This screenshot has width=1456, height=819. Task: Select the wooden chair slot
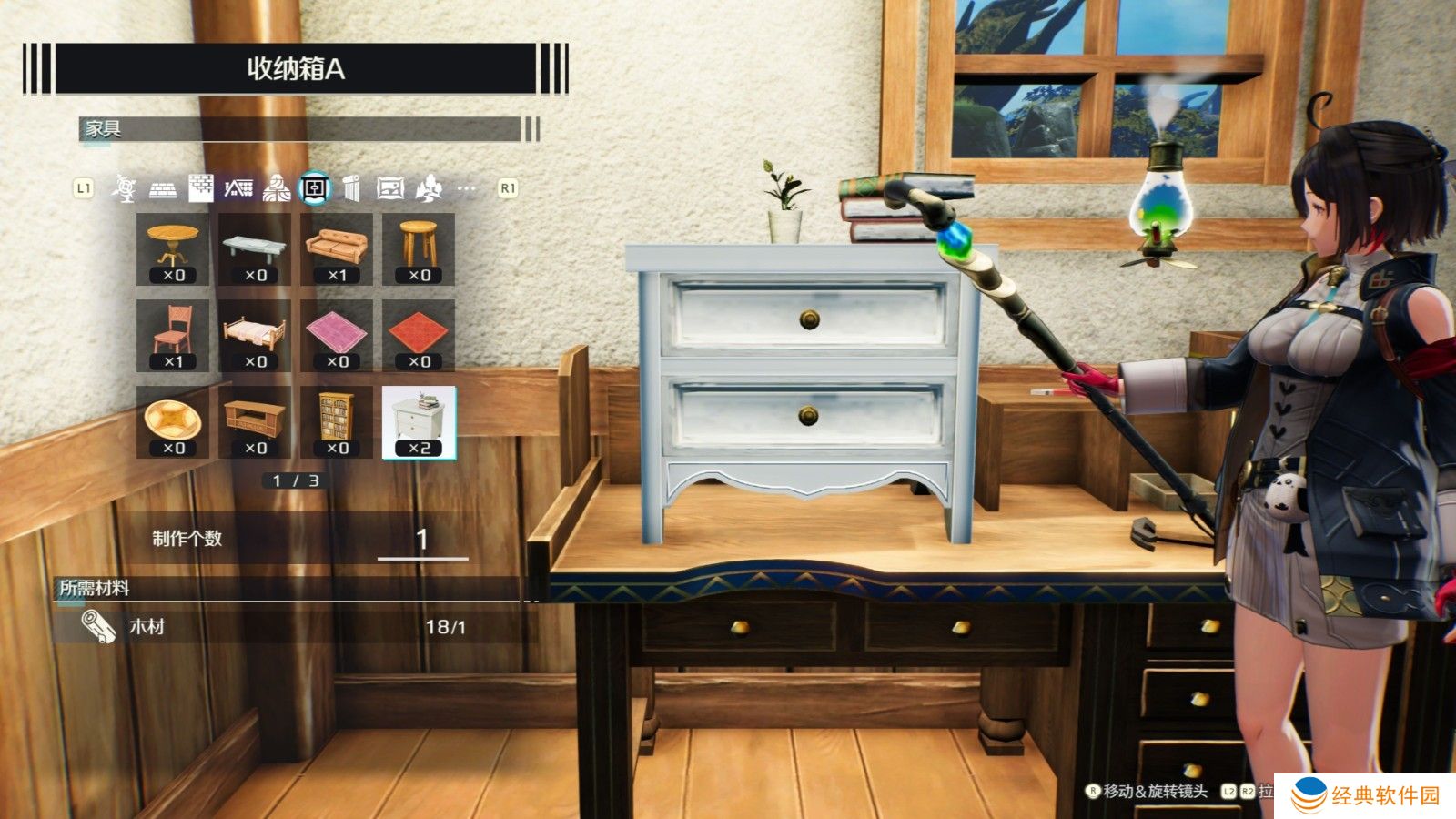[x=173, y=335]
